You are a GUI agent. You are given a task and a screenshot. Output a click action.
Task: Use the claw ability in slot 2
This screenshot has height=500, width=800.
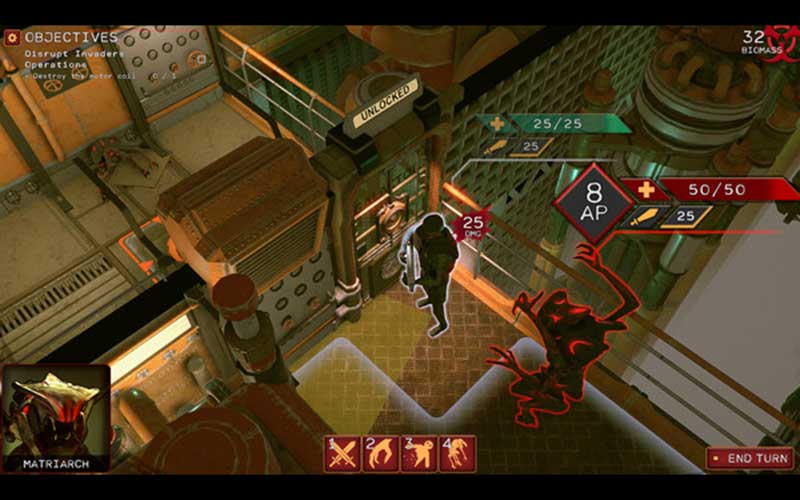point(380,454)
